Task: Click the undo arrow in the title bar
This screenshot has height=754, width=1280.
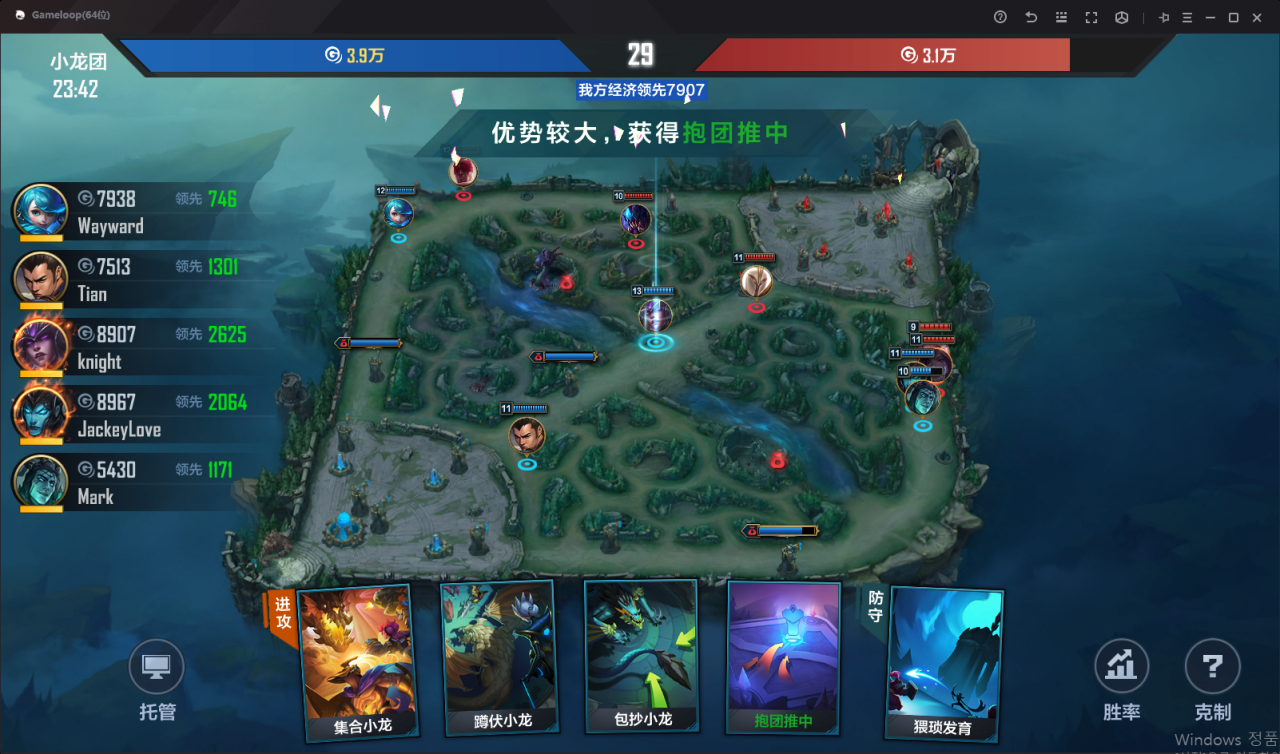Action: [1029, 17]
